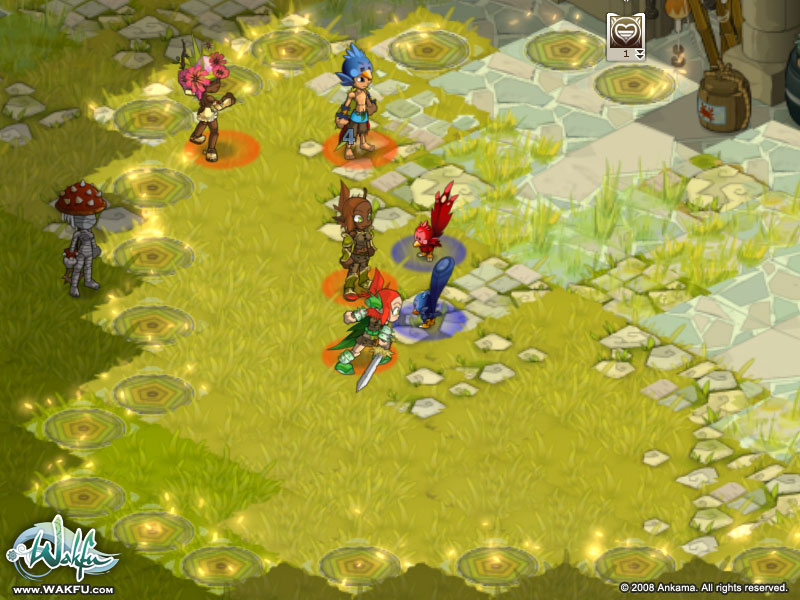Viewport: 800px width, 600px height.
Task: Click the heart status effect icon
Action: (x=625, y=30)
